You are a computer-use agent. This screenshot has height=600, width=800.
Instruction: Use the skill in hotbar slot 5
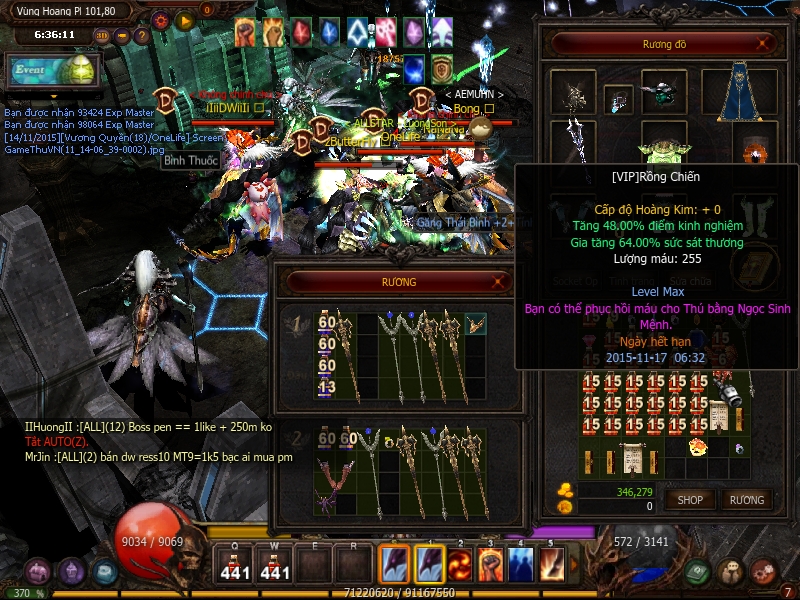tap(551, 564)
